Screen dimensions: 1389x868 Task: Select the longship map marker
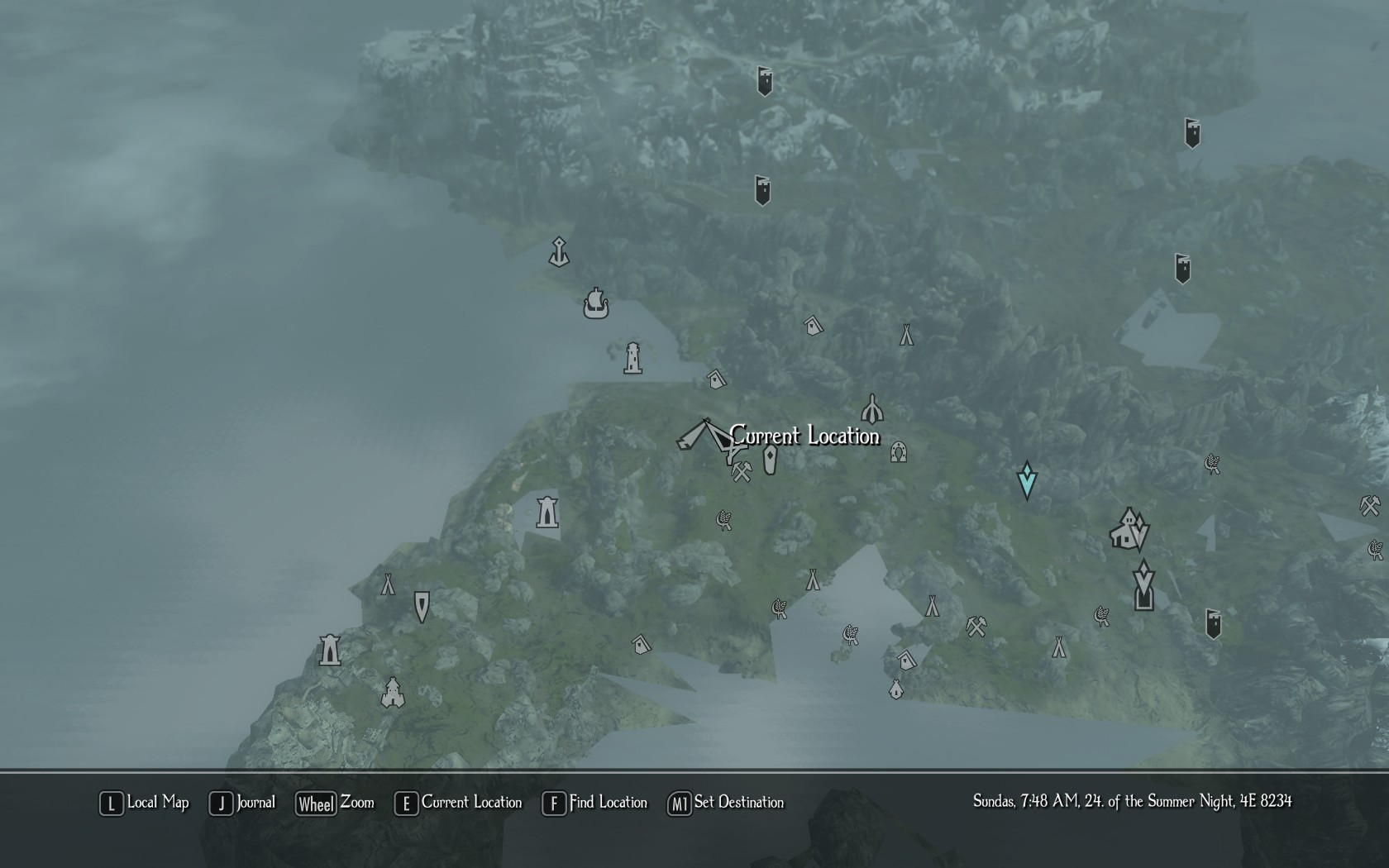(595, 304)
